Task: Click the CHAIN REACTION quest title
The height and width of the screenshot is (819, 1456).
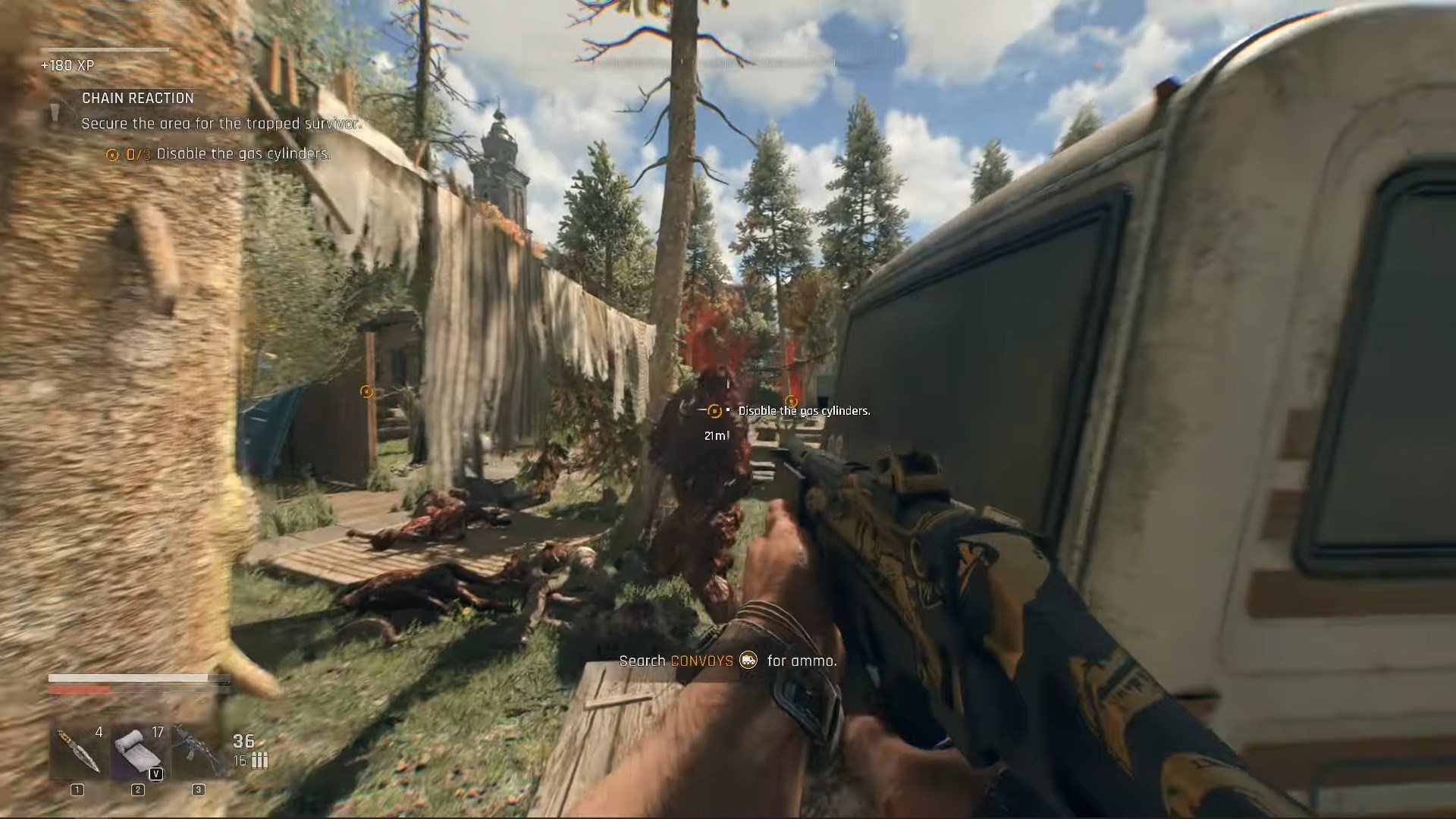Action: [136, 98]
